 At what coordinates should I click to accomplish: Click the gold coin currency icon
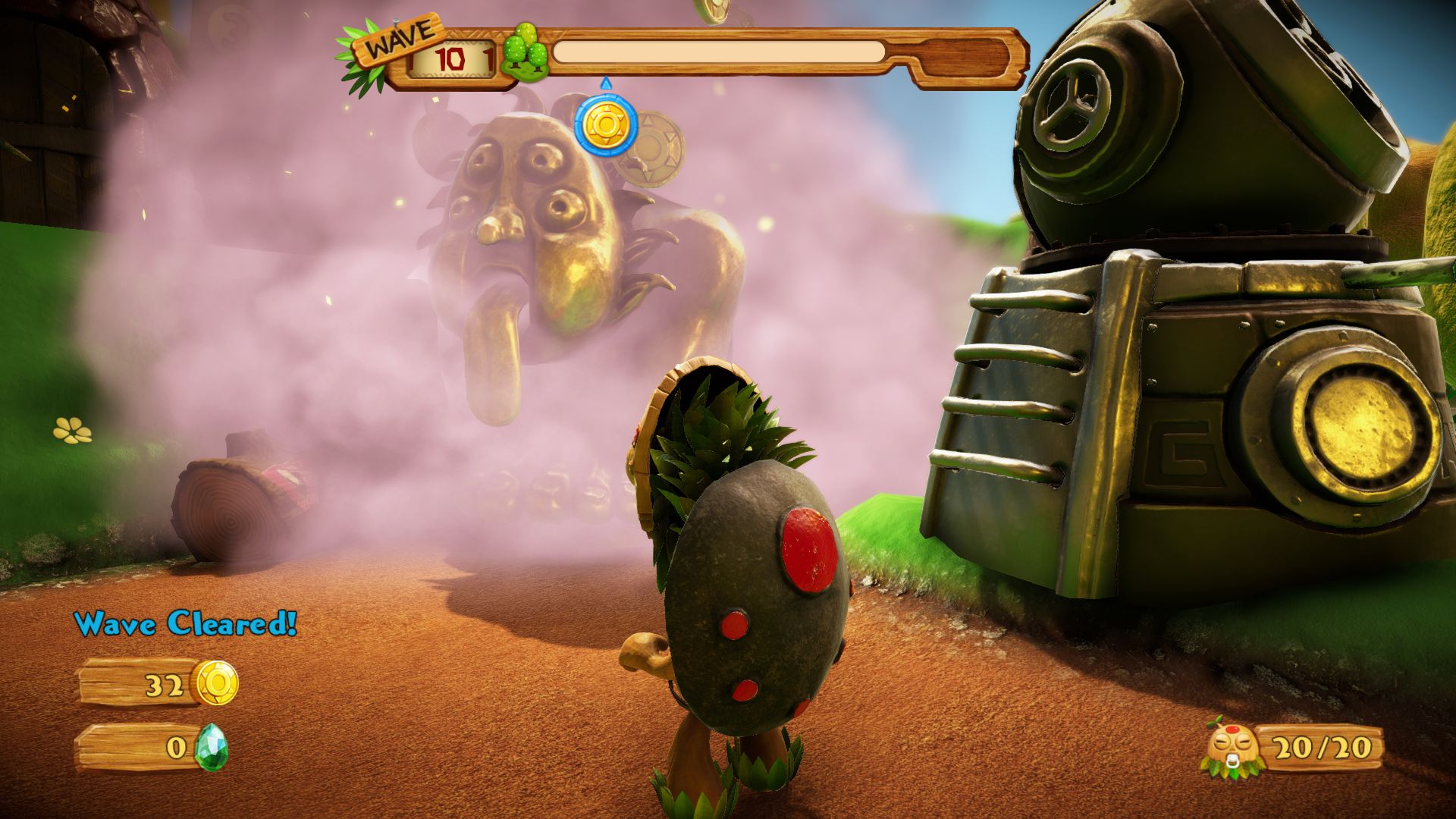point(217,682)
